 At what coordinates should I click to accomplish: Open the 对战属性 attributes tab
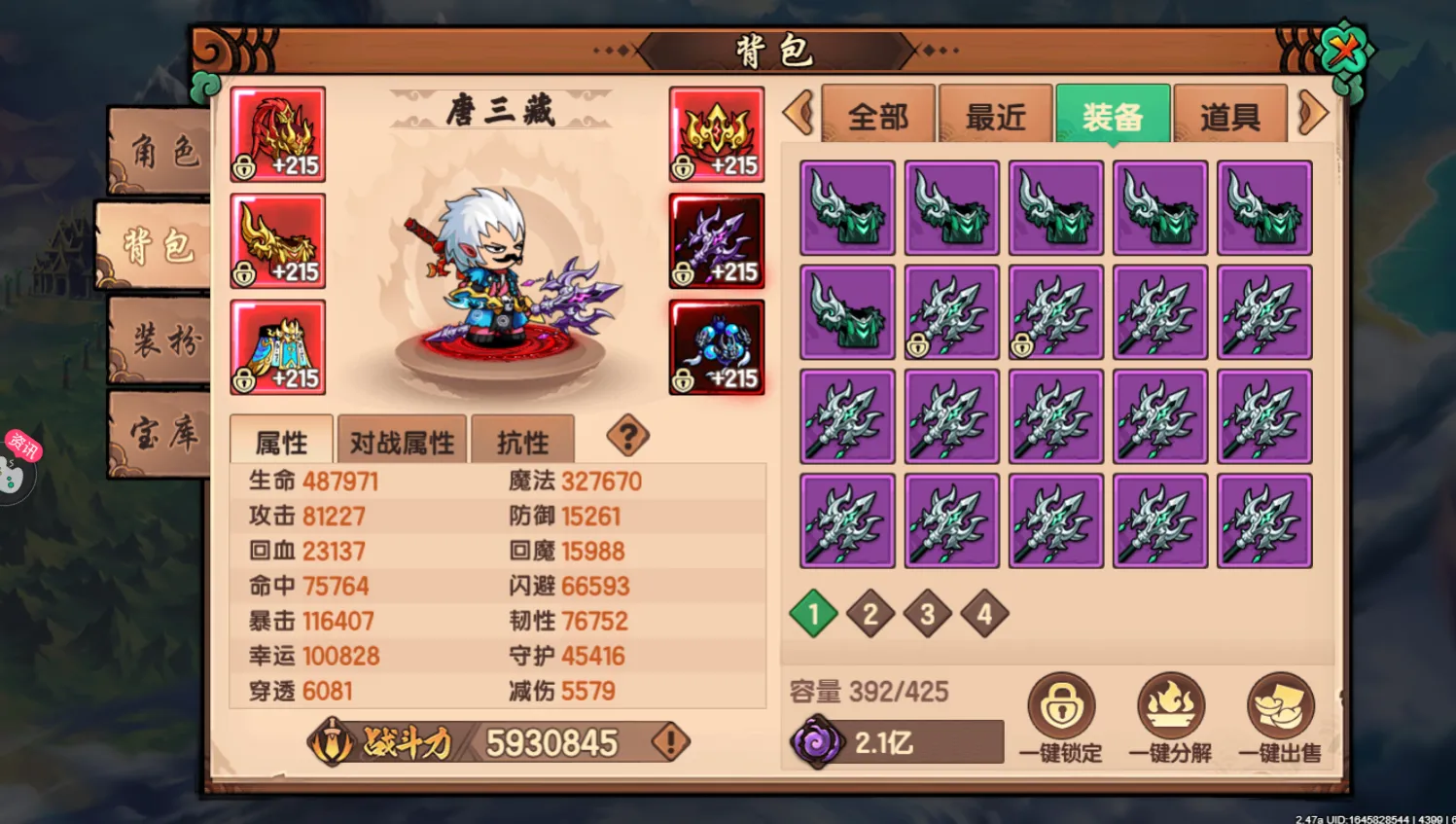pyautogui.click(x=401, y=440)
